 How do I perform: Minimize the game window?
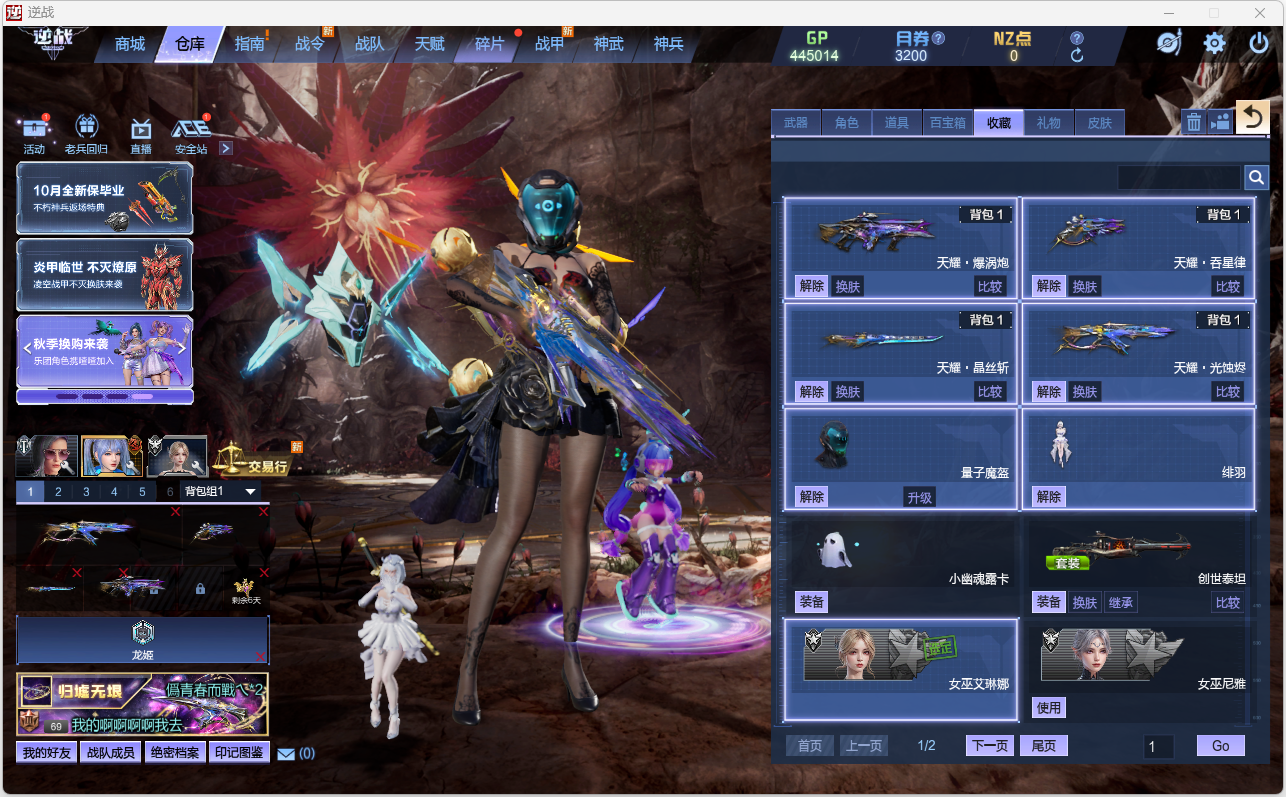click(x=1169, y=13)
